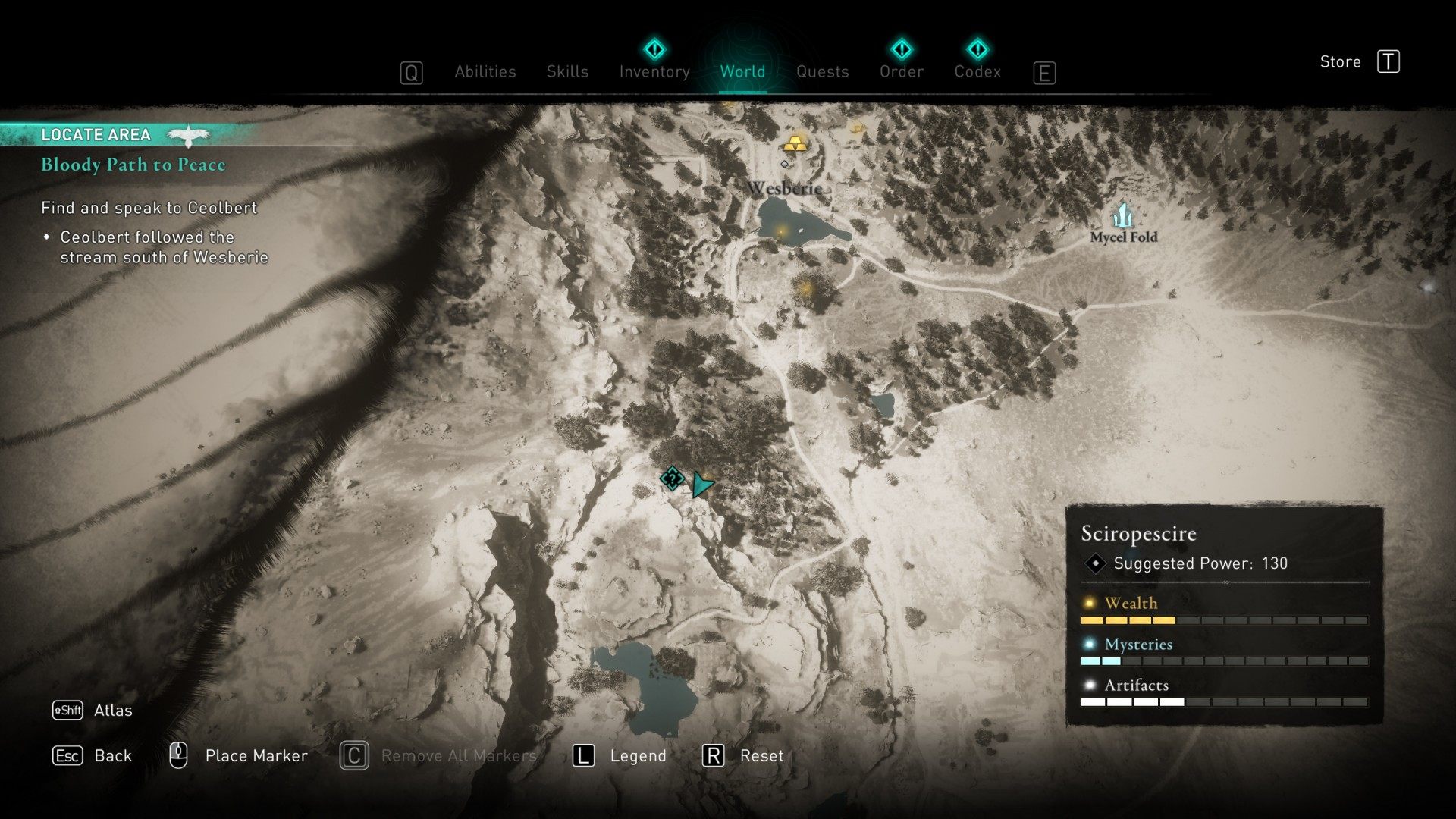Click the Artifacts progress entry
This screenshot has height=819, width=1456.
1136,686
